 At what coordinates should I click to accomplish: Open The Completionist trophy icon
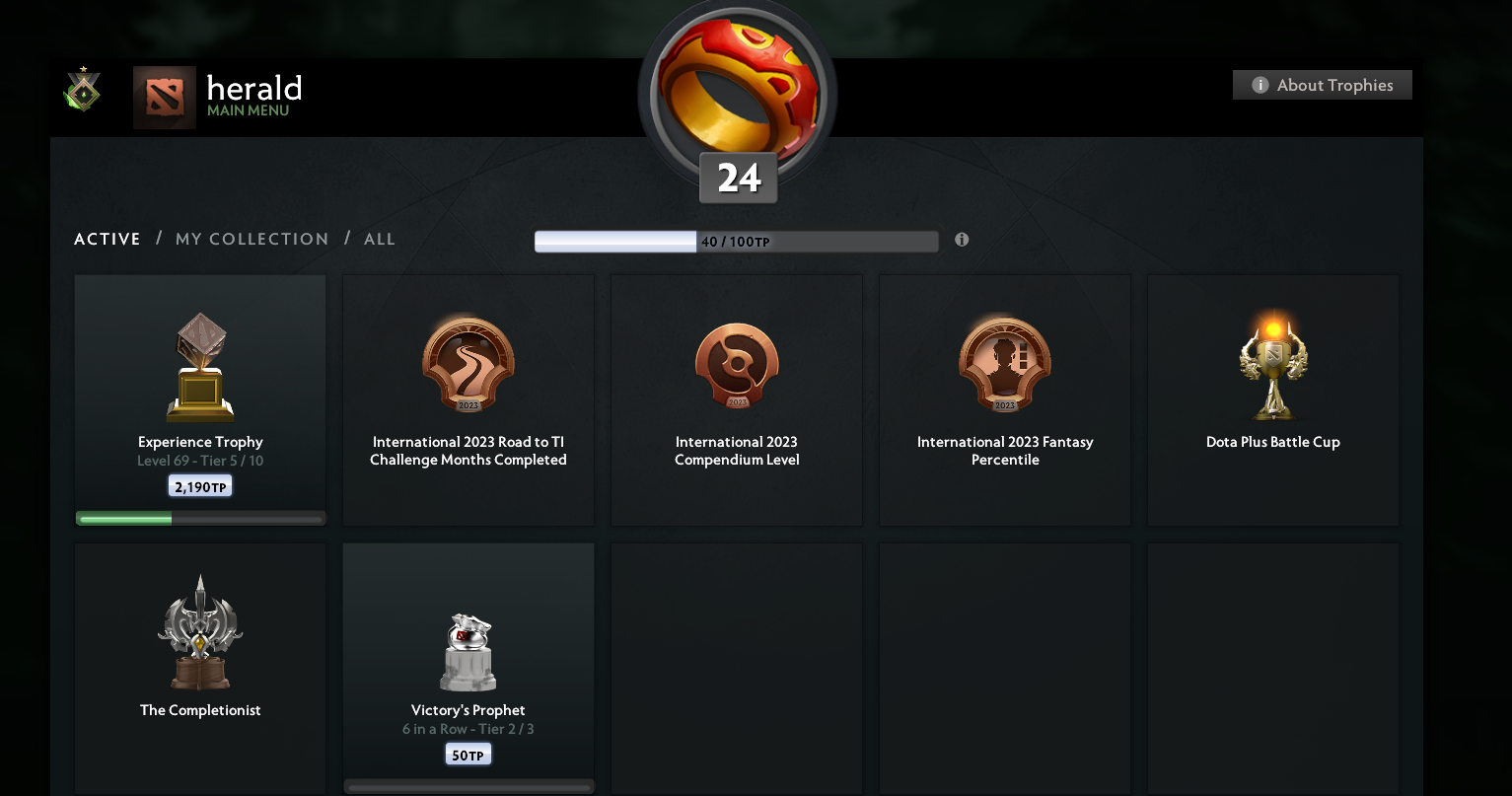point(200,631)
